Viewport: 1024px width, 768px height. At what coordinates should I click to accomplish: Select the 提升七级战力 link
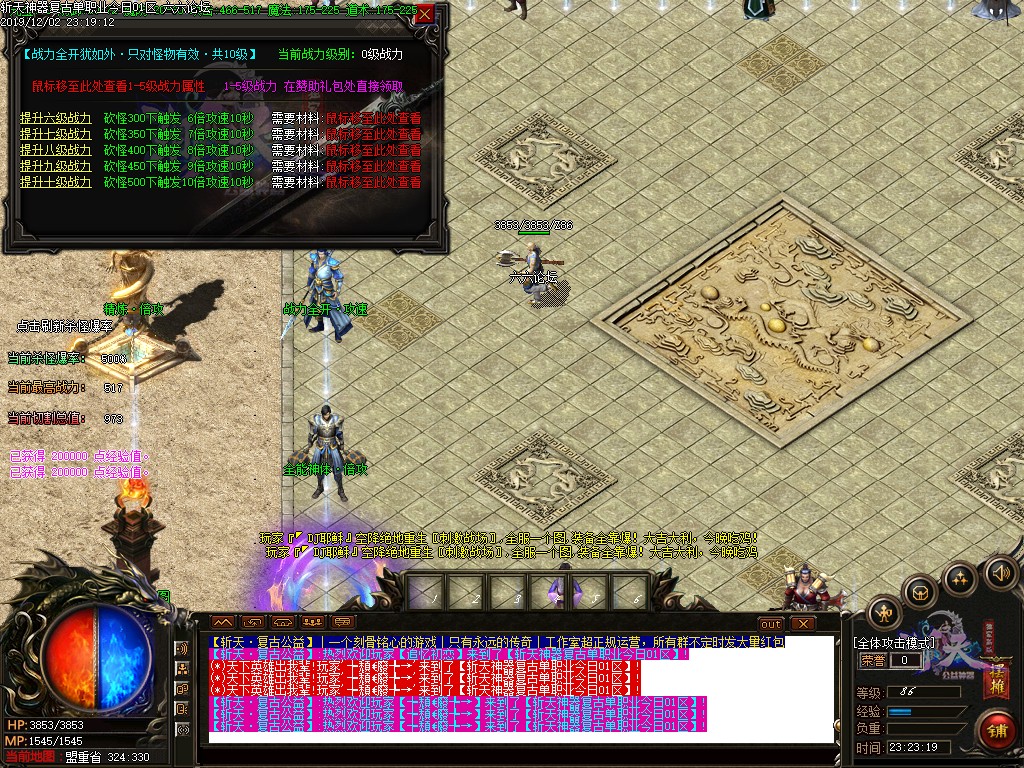pyautogui.click(x=55, y=134)
